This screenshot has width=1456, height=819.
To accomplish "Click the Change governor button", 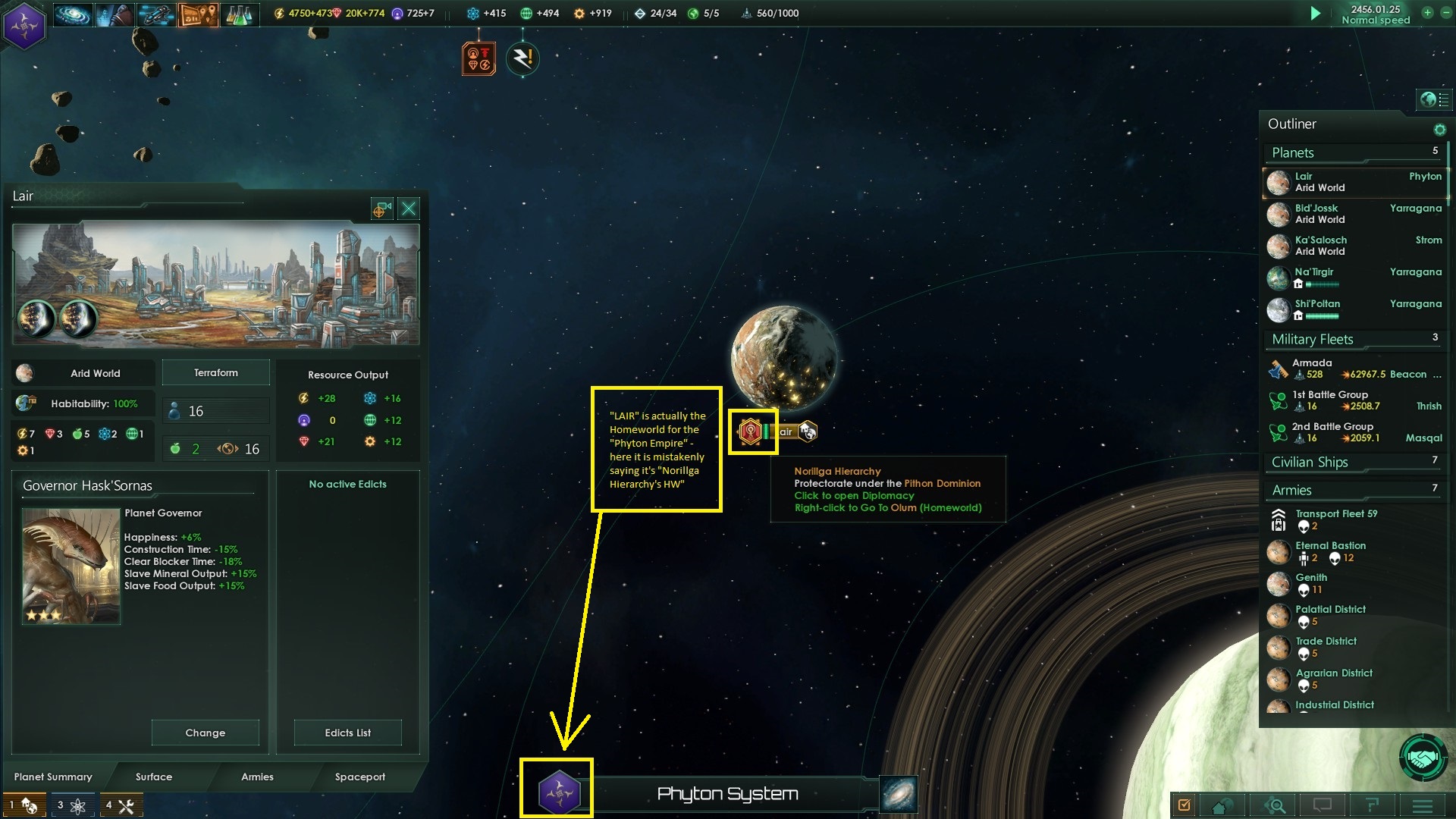I will point(205,733).
